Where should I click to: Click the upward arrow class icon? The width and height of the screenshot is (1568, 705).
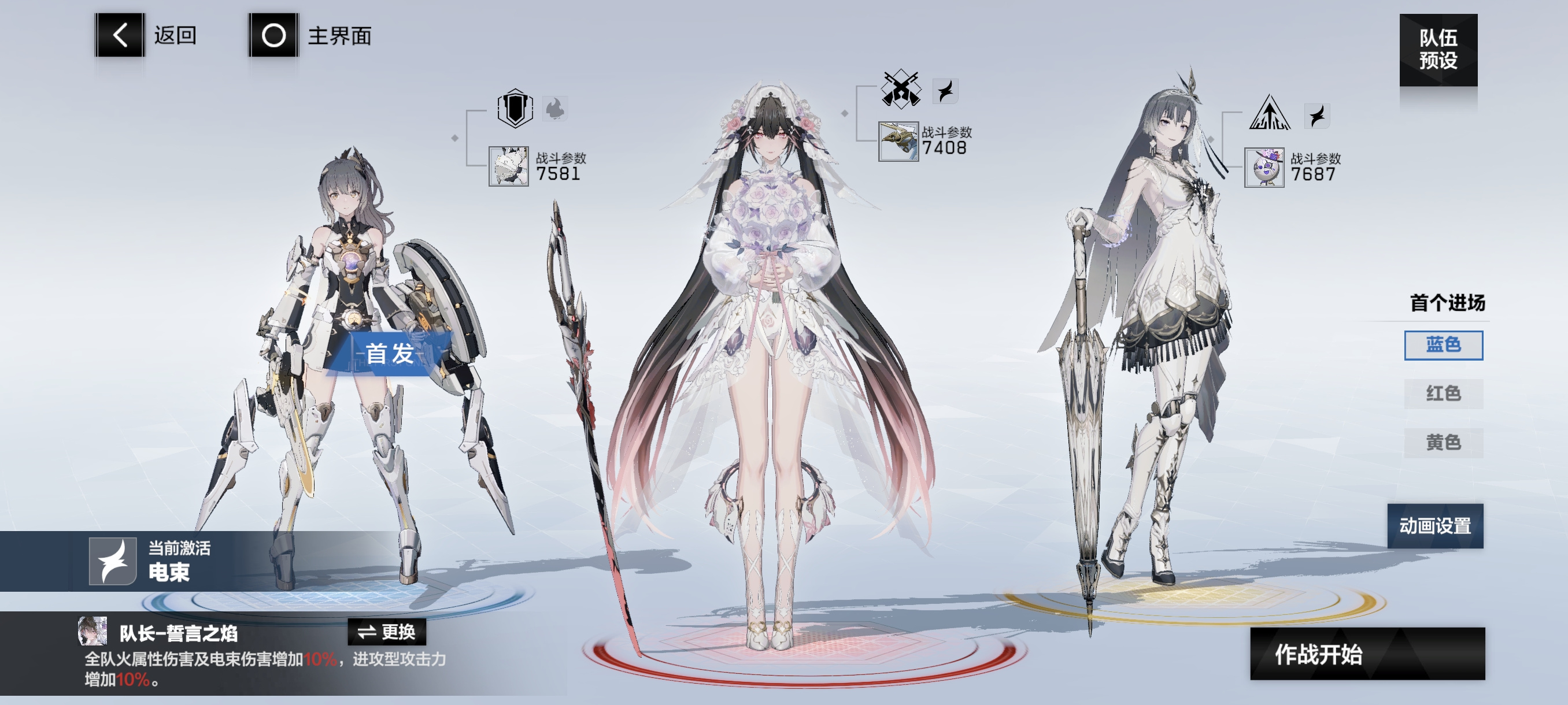(x=1269, y=113)
